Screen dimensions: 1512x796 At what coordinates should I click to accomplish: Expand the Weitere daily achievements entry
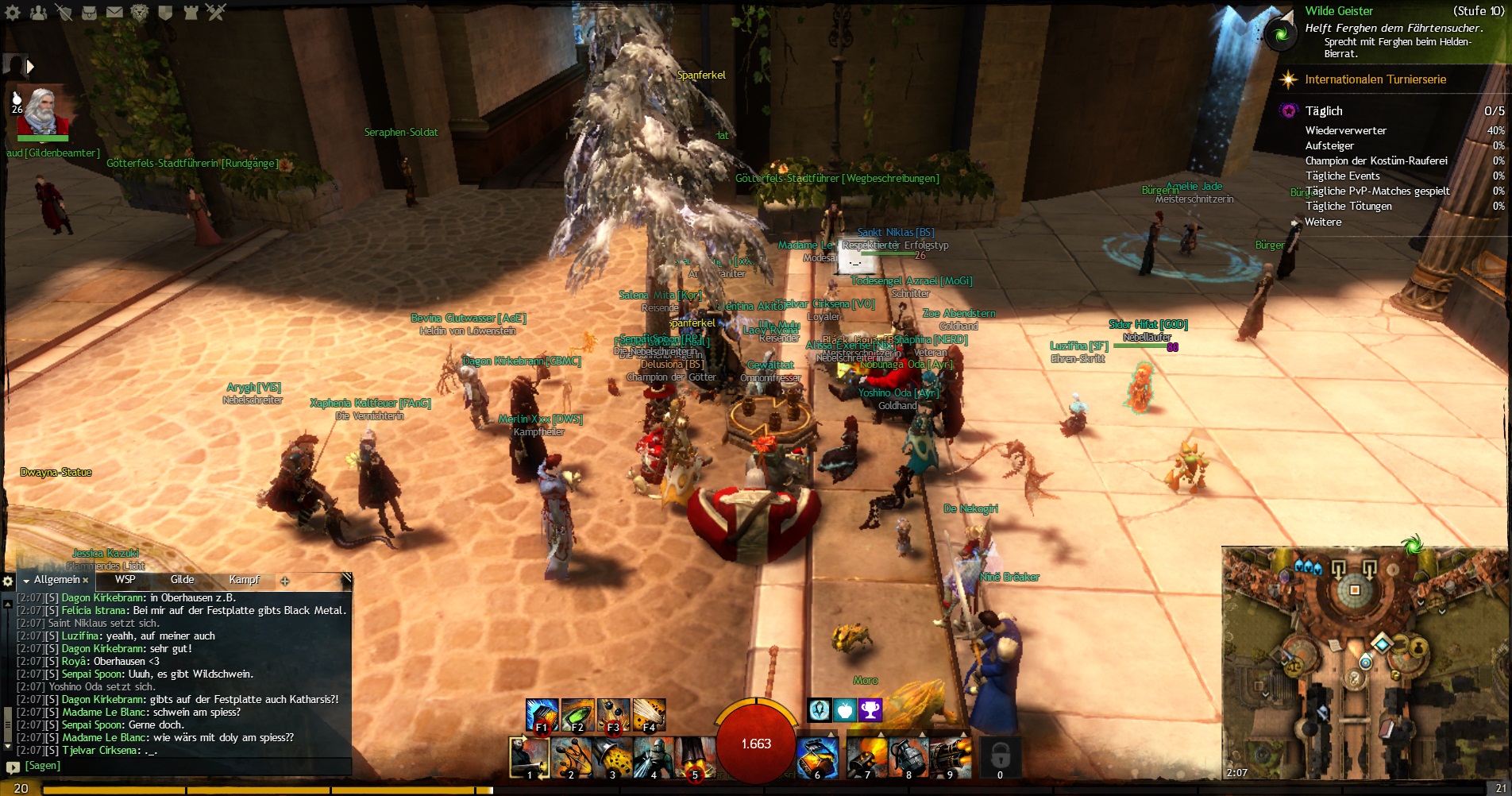(1323, 222)
